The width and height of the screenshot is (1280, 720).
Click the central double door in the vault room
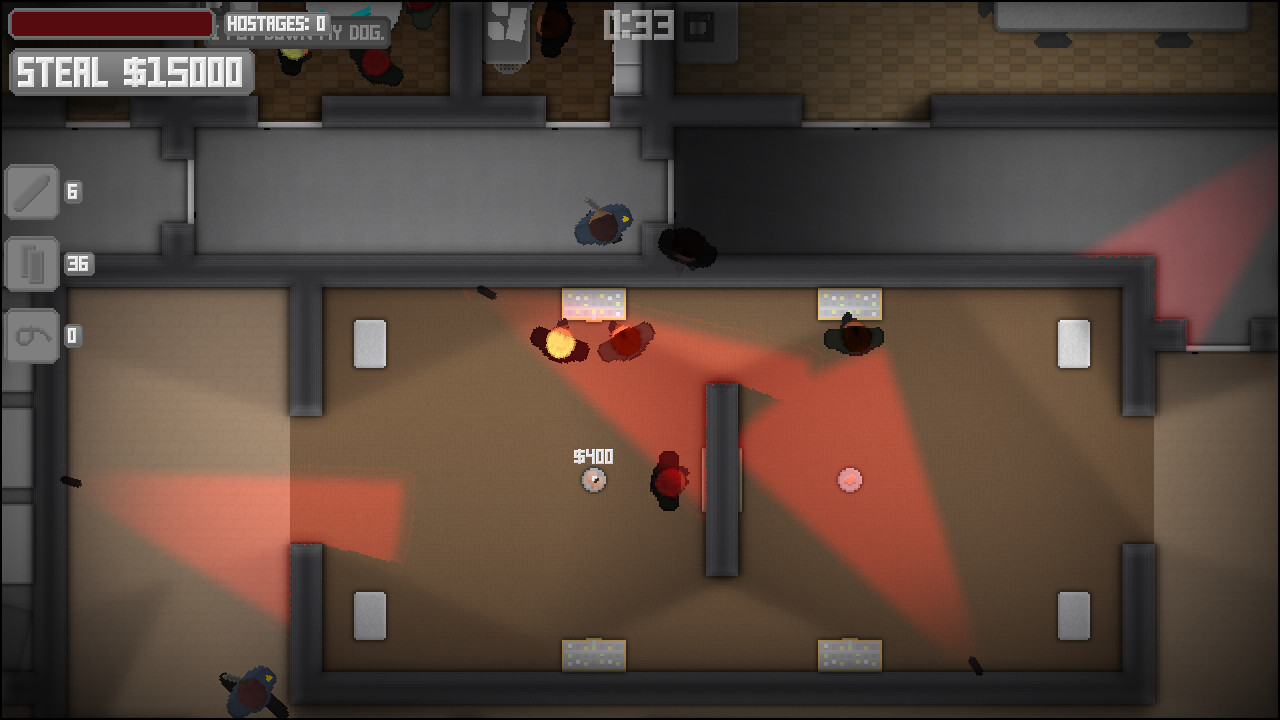pyautogui.click(x=722, y=480)
